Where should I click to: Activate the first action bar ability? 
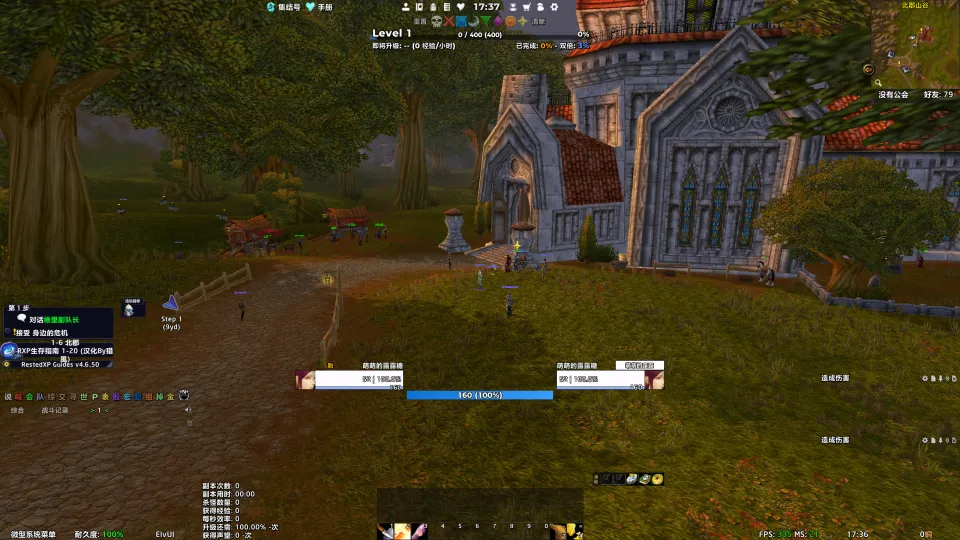386,530
